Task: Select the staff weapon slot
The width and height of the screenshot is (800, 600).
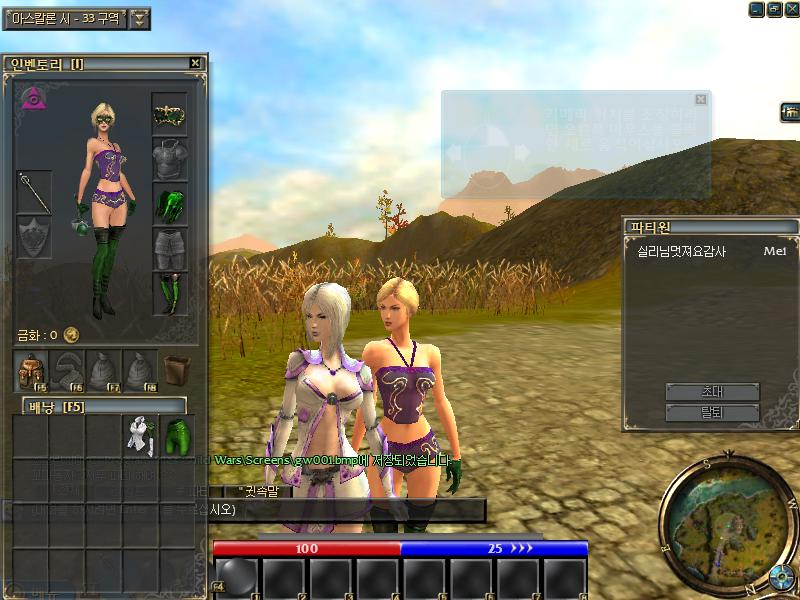Action: 34,191
